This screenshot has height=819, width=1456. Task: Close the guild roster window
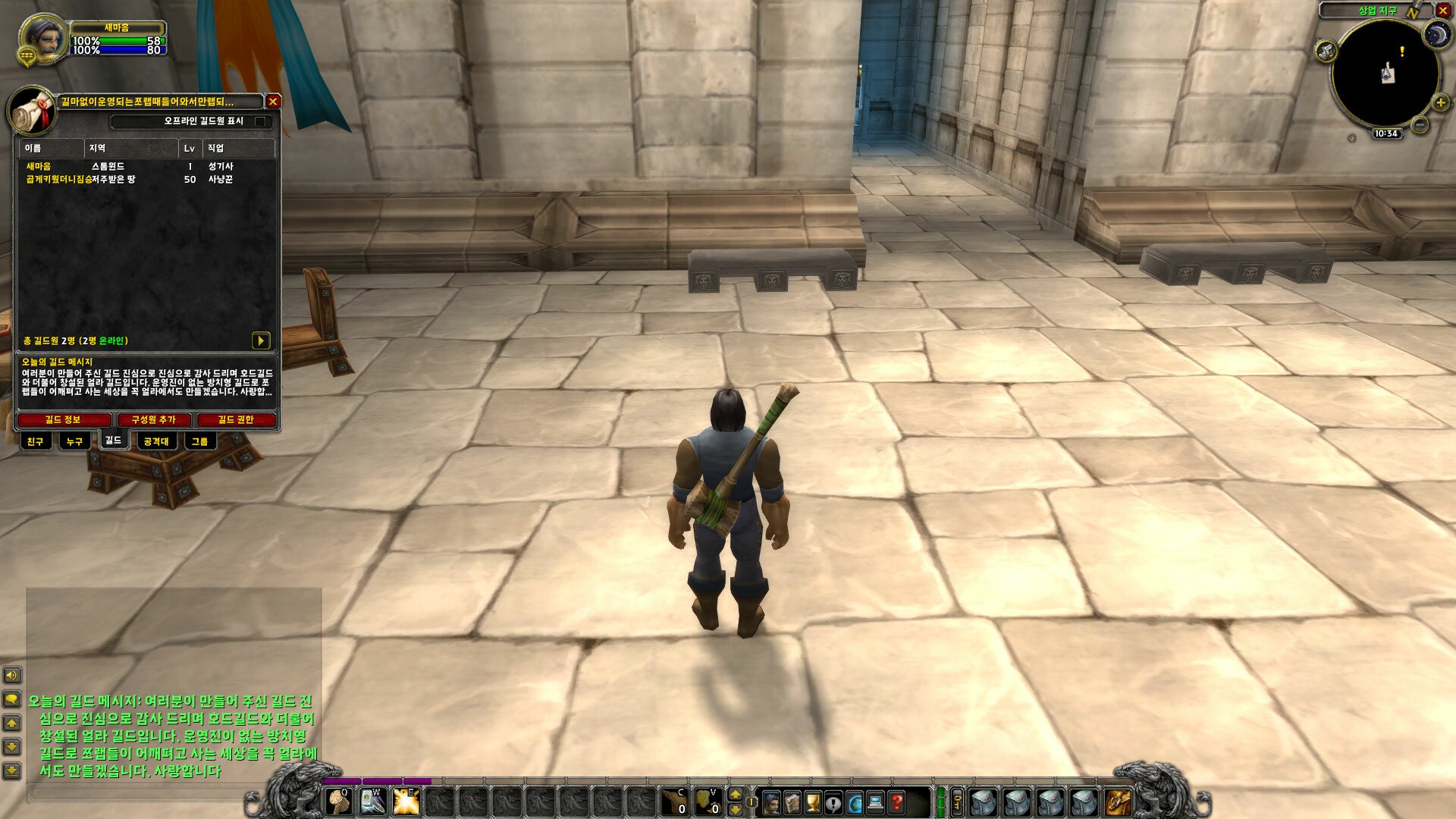(x=273, y=101)
